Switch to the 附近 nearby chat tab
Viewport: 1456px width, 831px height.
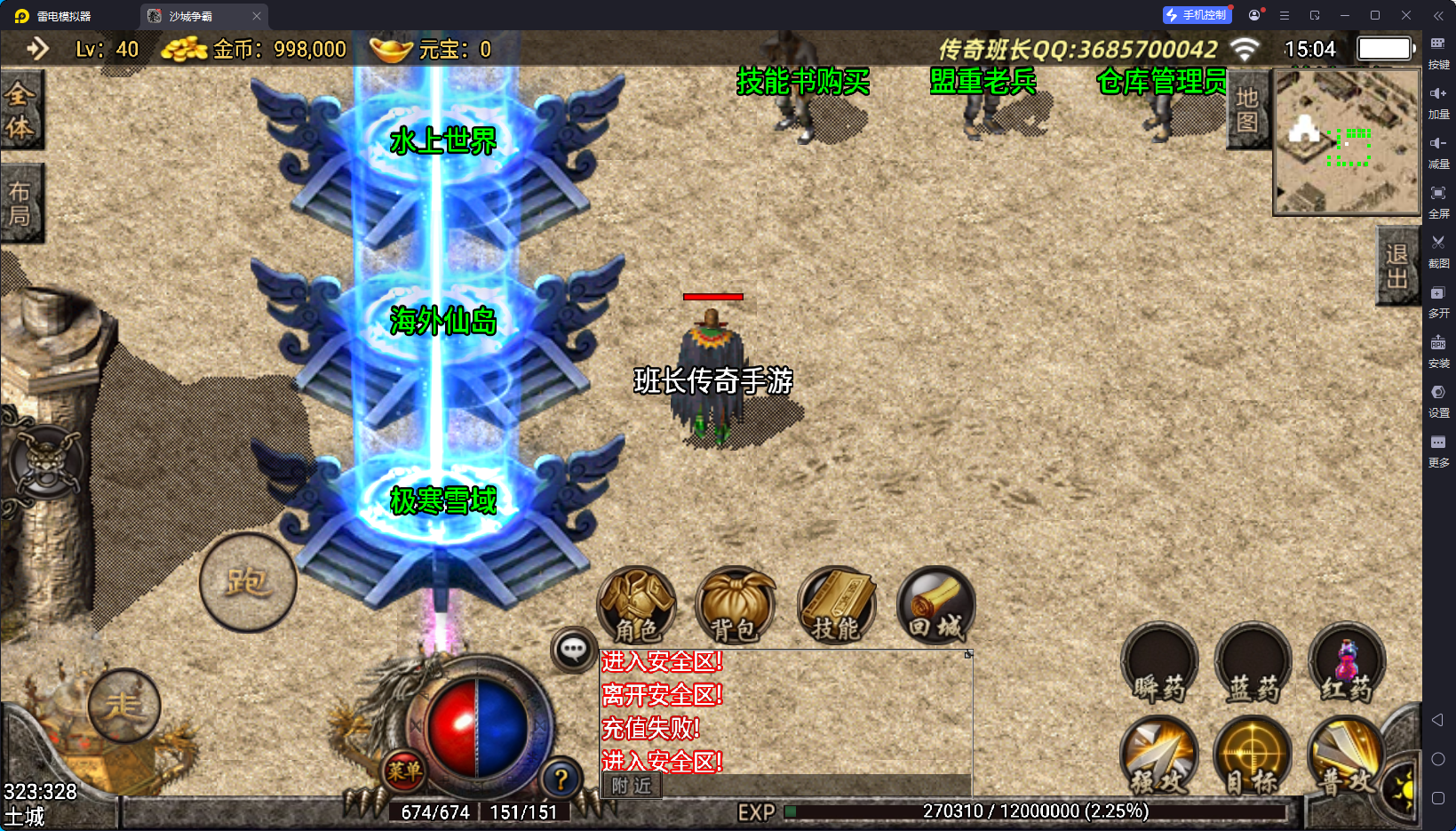[632, 786]
